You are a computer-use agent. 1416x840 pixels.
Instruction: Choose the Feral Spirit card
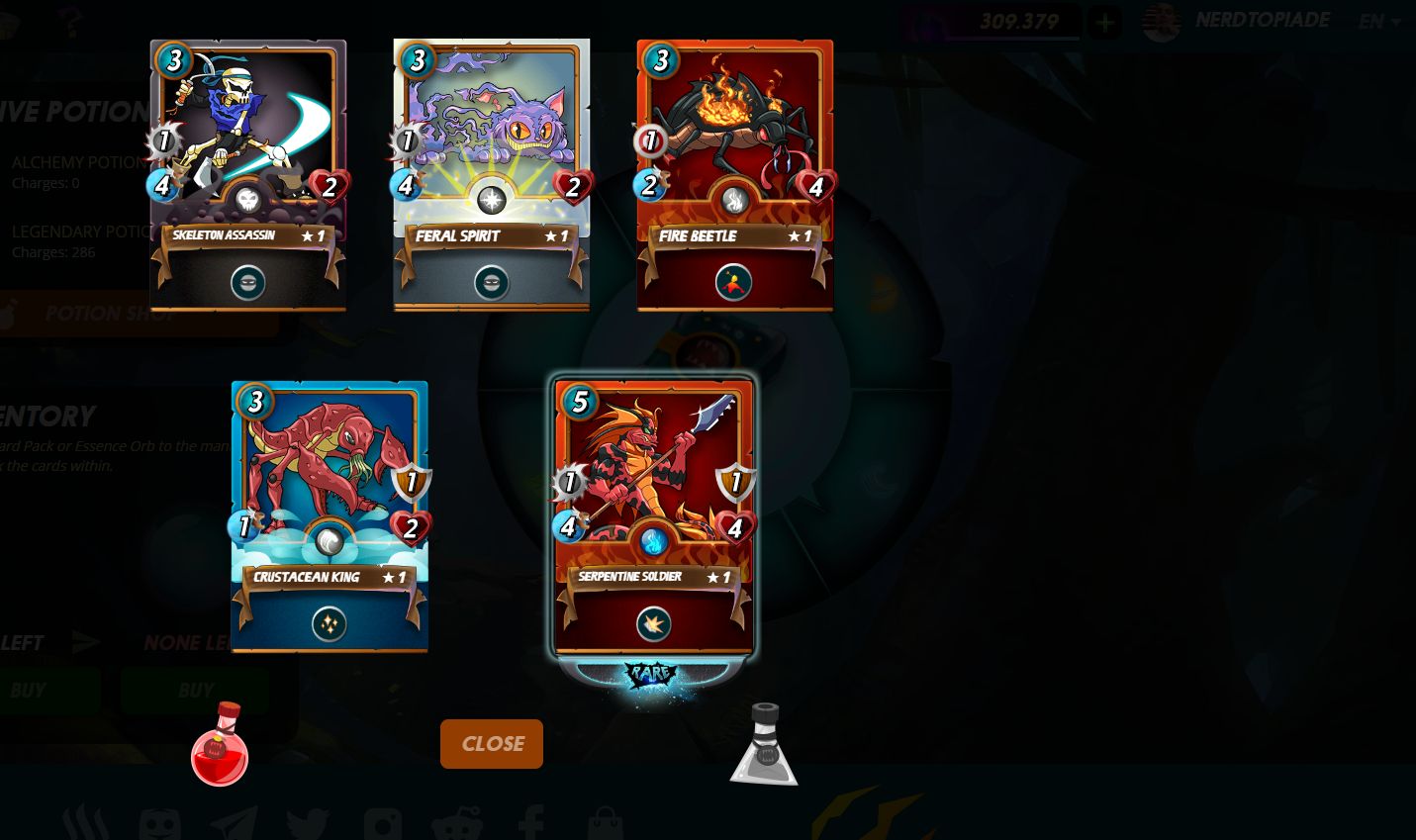tap(492, 174)
